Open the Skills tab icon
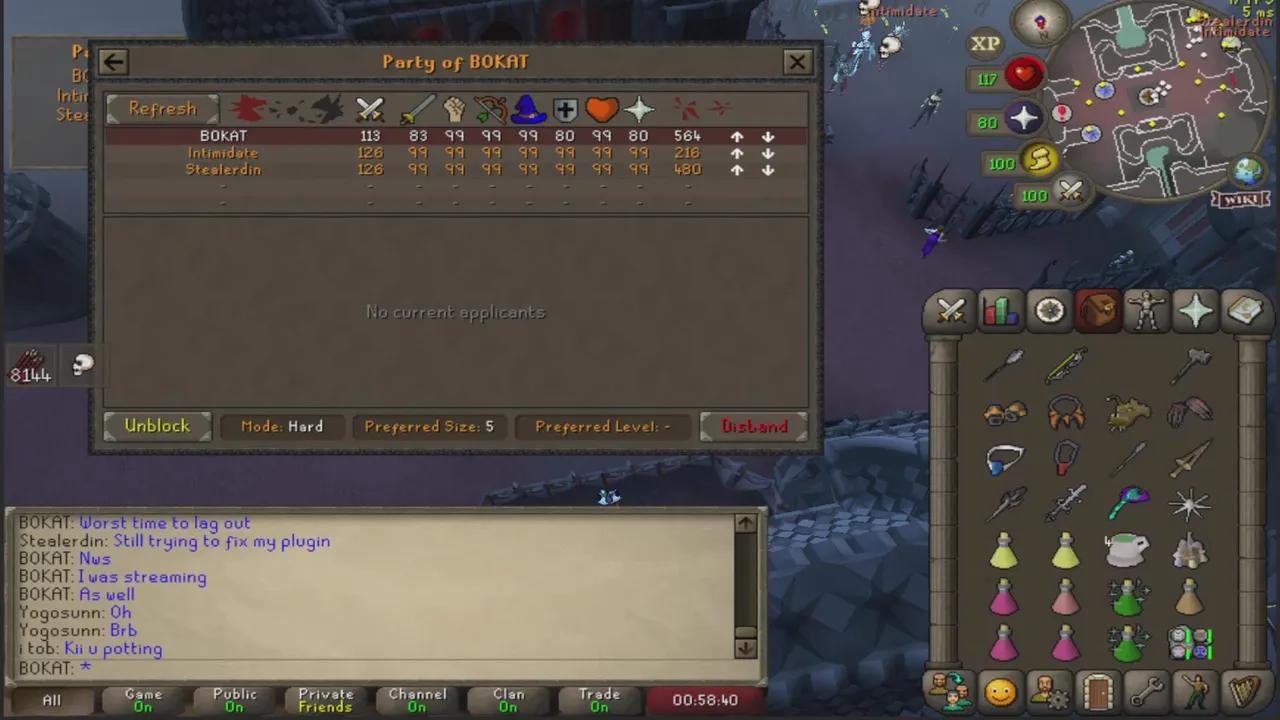The width and height of the screenshot is (1280, 720). pos(999,311)
